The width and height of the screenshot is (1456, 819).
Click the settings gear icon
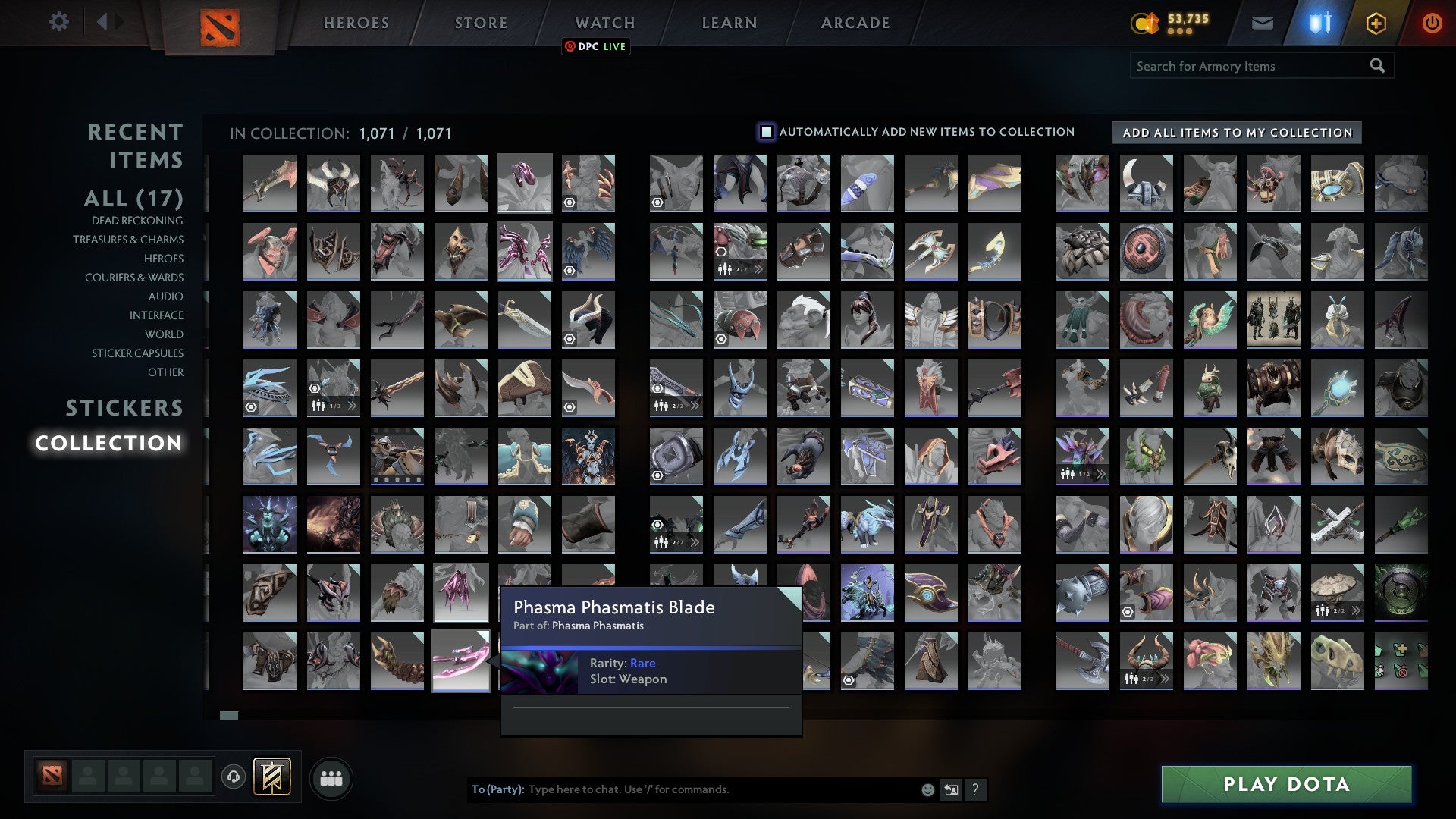tap(59, 21)
